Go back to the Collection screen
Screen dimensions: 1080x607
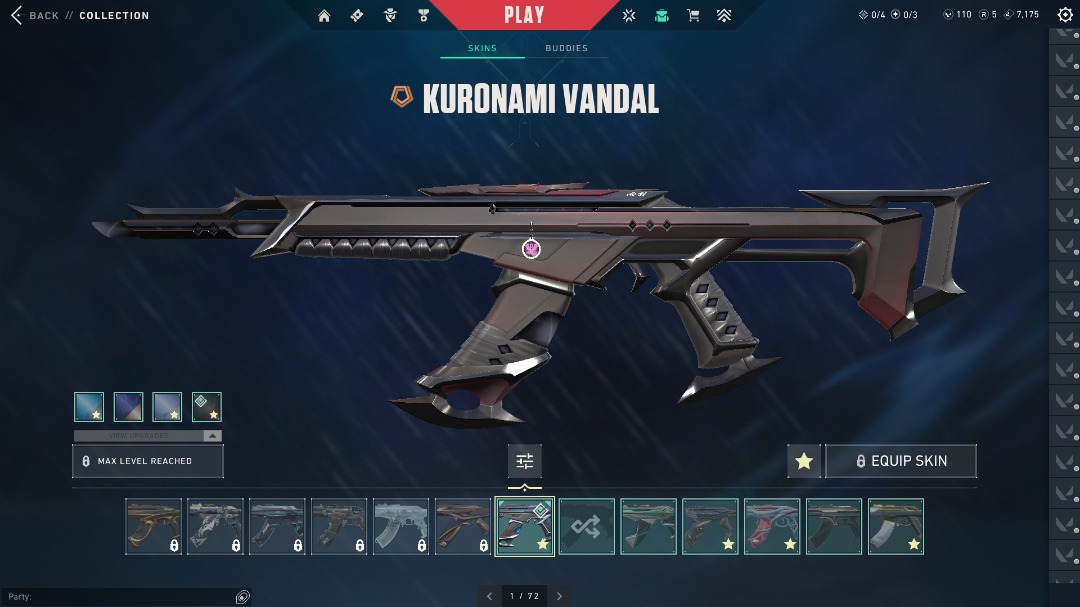[38, 16]
